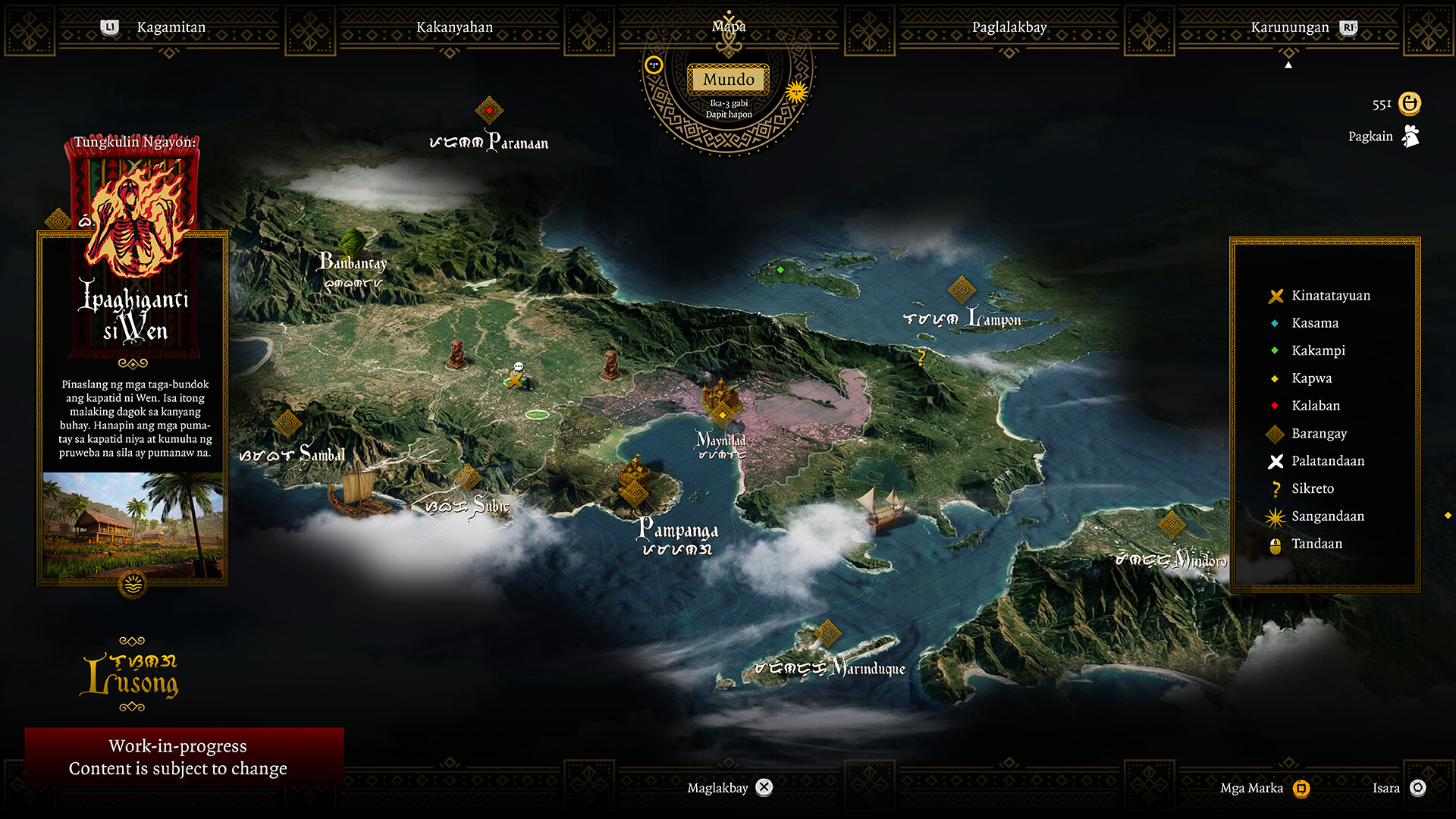Click the Paranaan enemy marker
Viewport: 1456px width, 819px height.
[489, 109]
